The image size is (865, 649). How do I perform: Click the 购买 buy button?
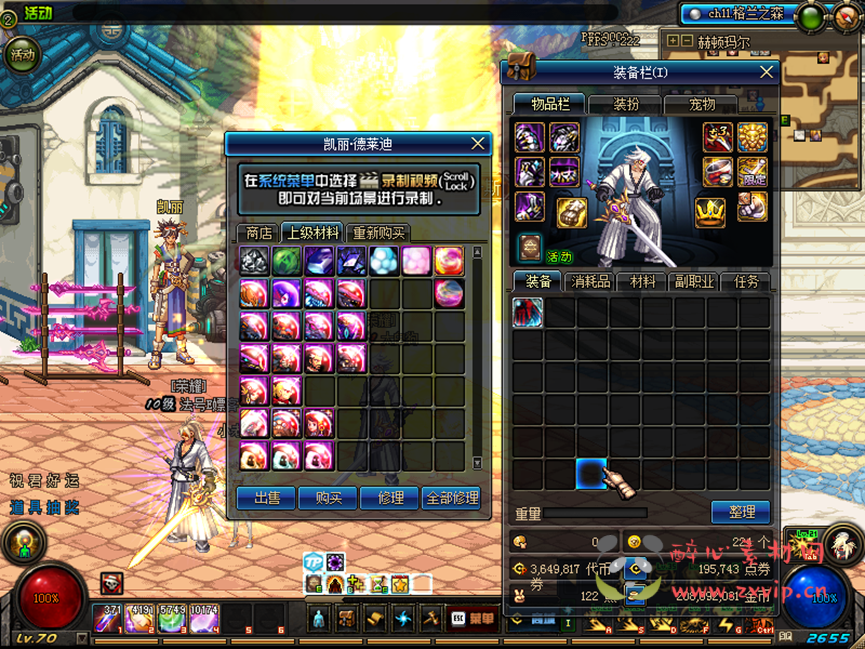pyautogui.click(x=328, y=497)
